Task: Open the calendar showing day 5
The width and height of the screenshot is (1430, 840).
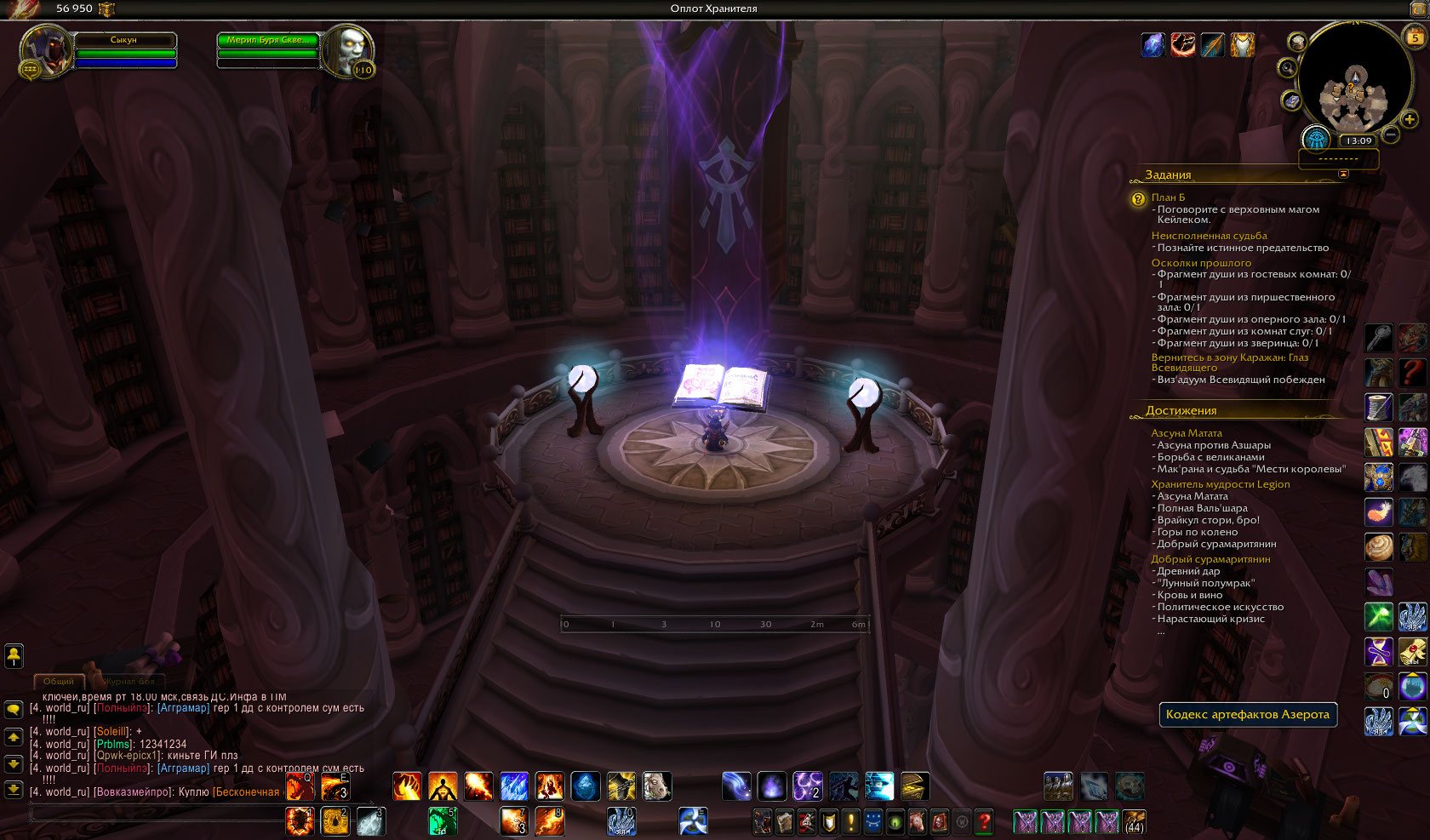Action: [x=1415, y=37]
